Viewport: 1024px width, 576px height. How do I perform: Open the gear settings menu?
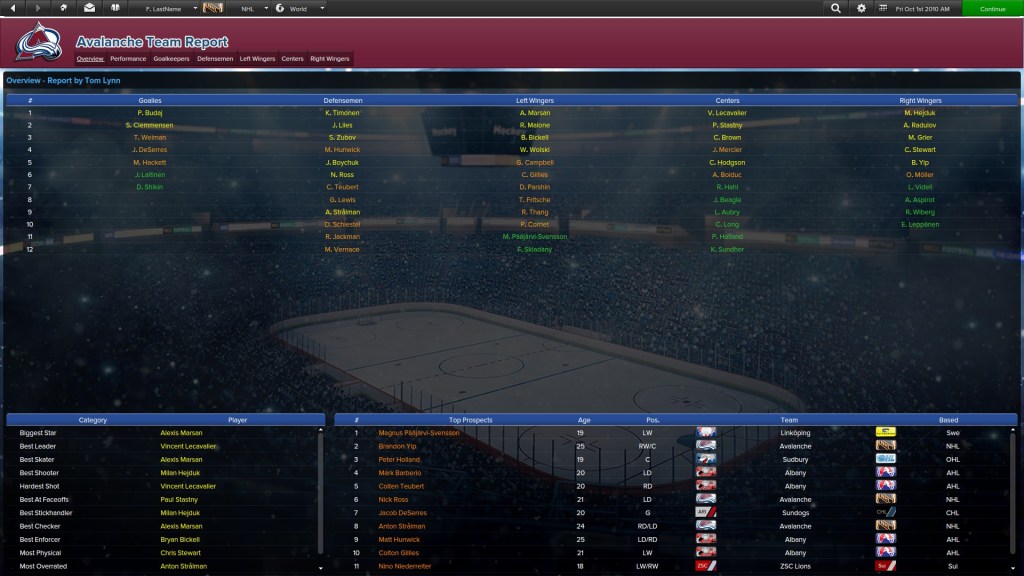tap(862, 8)
